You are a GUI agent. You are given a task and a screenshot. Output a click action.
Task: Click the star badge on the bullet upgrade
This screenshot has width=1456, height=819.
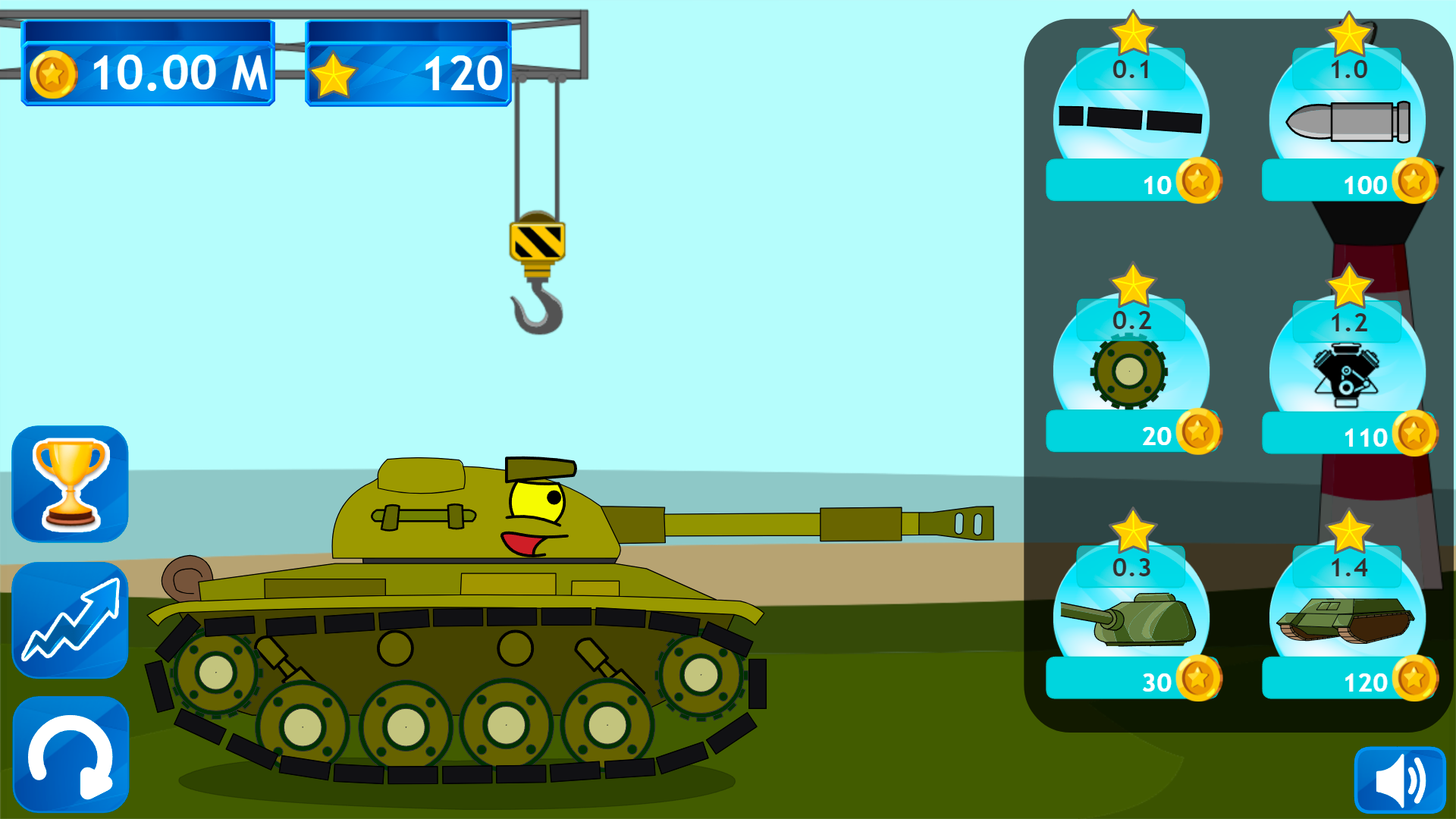(1350, 34)
